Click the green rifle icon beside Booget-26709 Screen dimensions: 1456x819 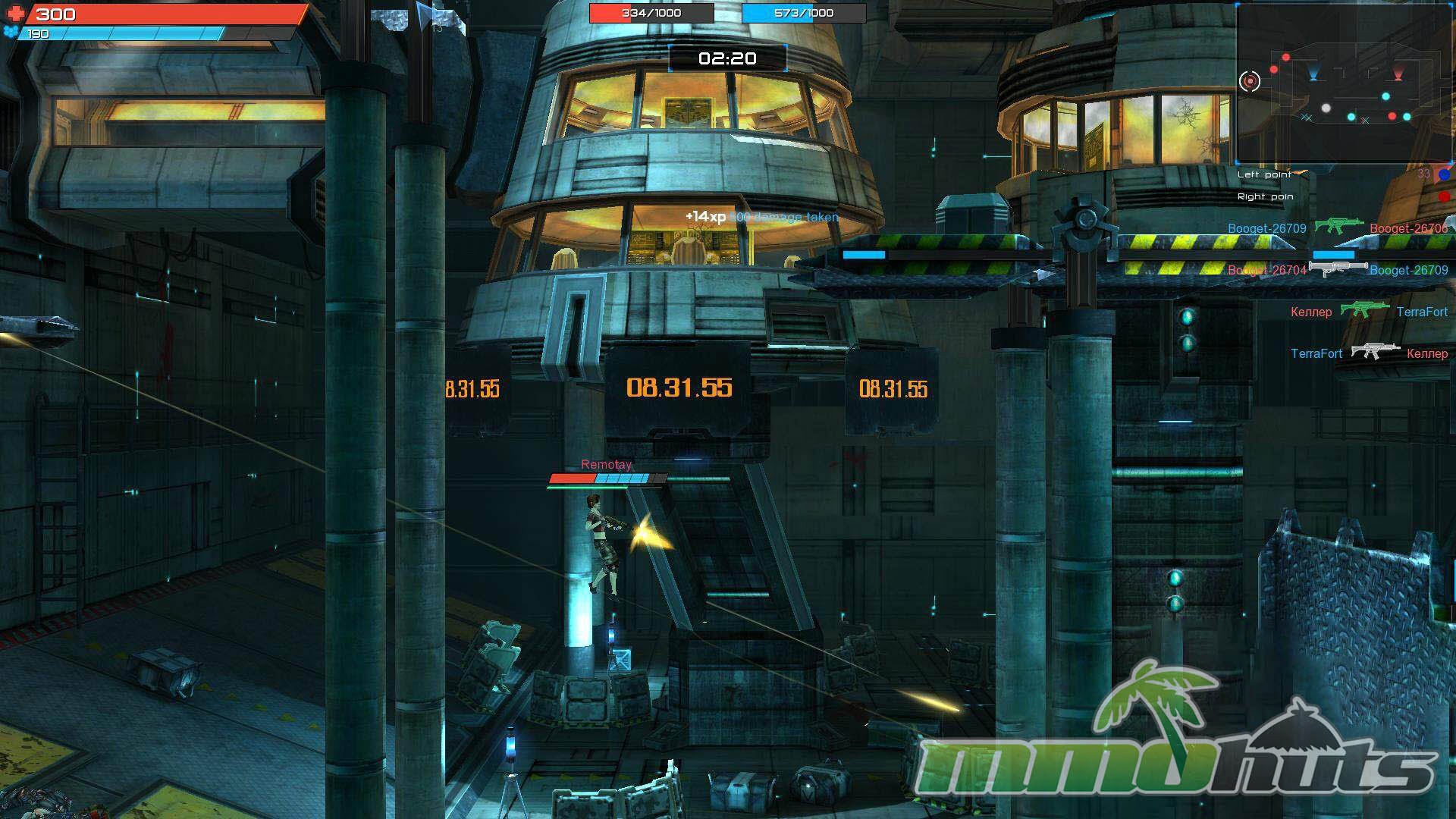[x=1338, y=226]
